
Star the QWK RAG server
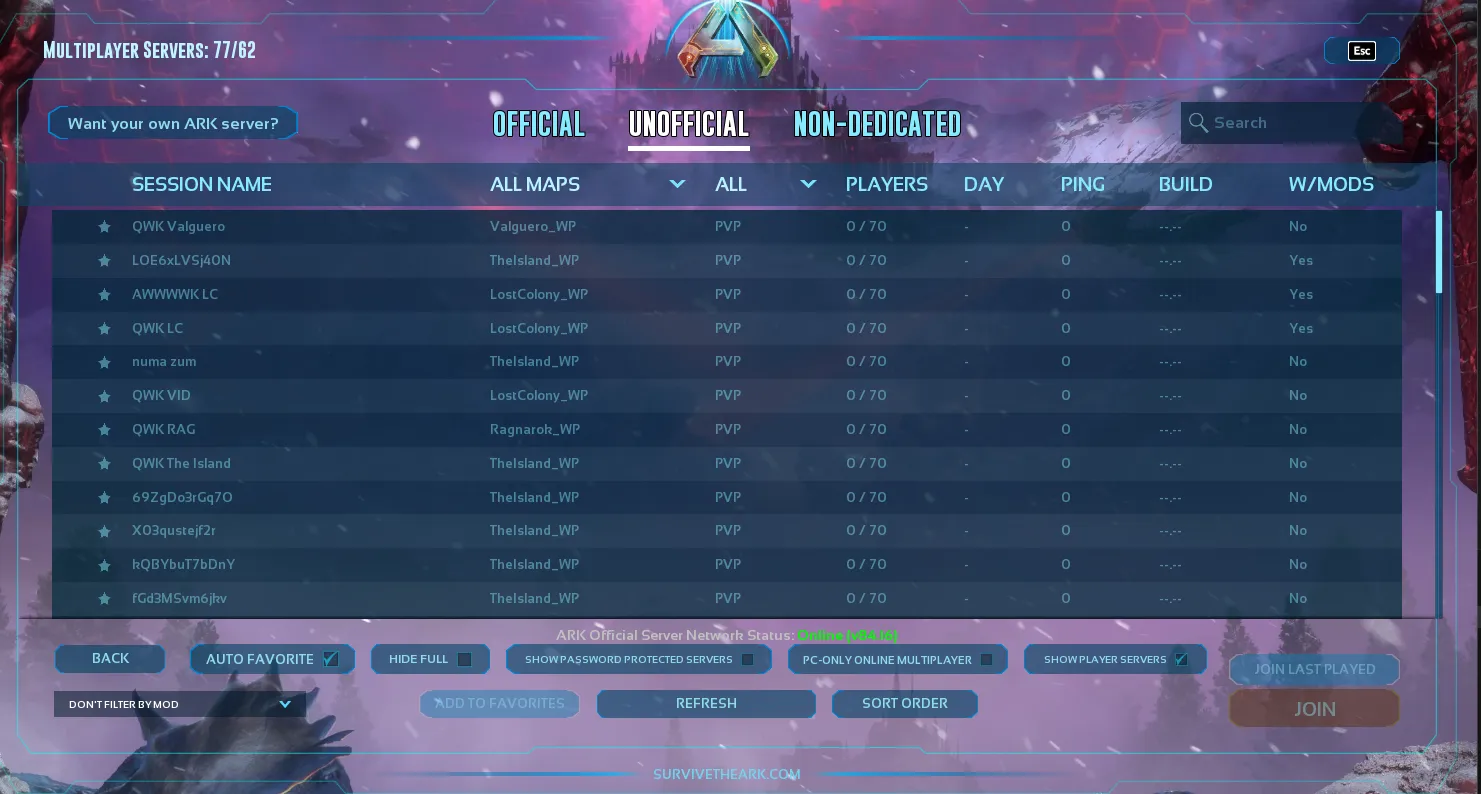104,429
